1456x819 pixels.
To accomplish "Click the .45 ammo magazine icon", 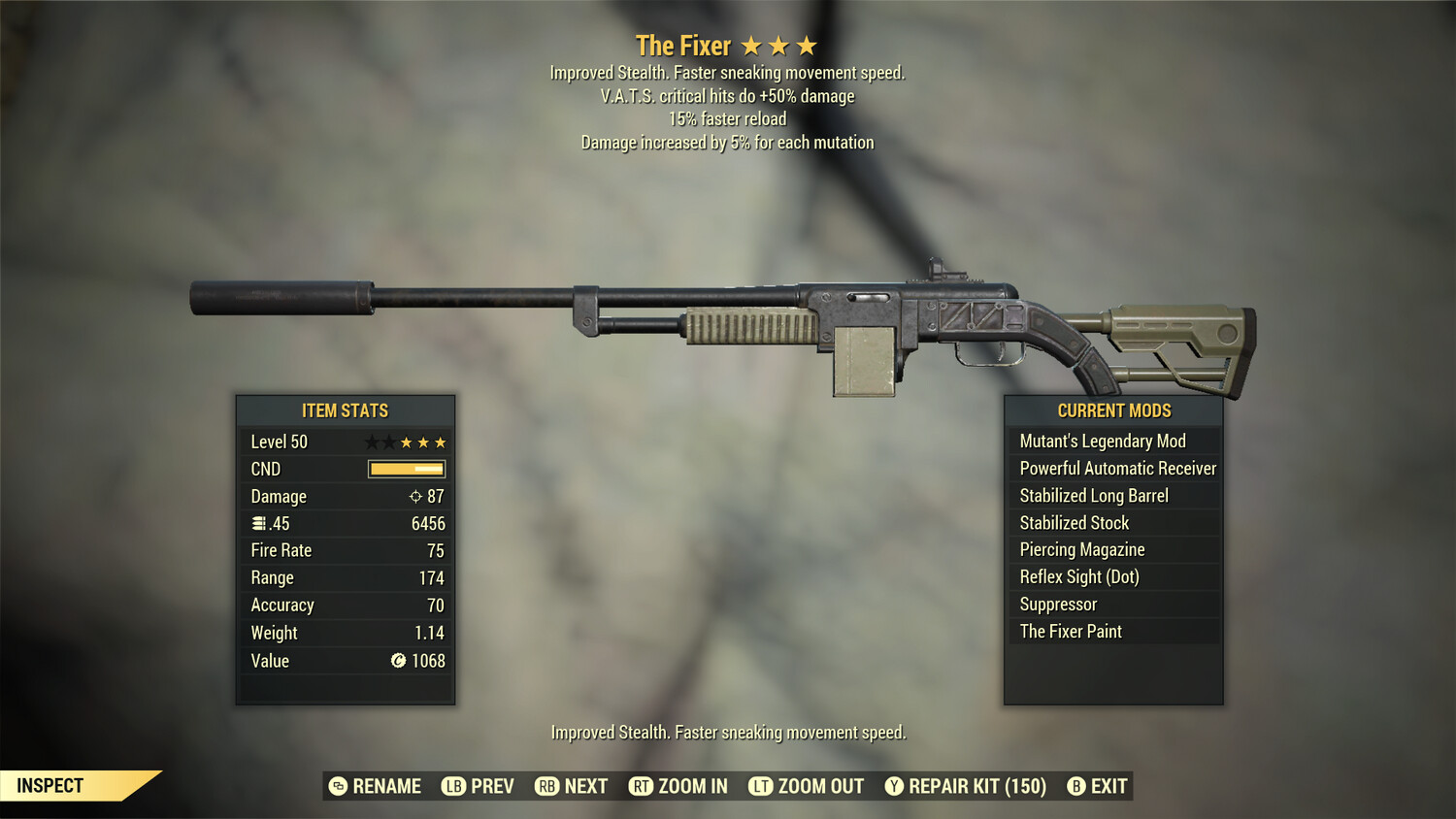I will coord(258,523).
